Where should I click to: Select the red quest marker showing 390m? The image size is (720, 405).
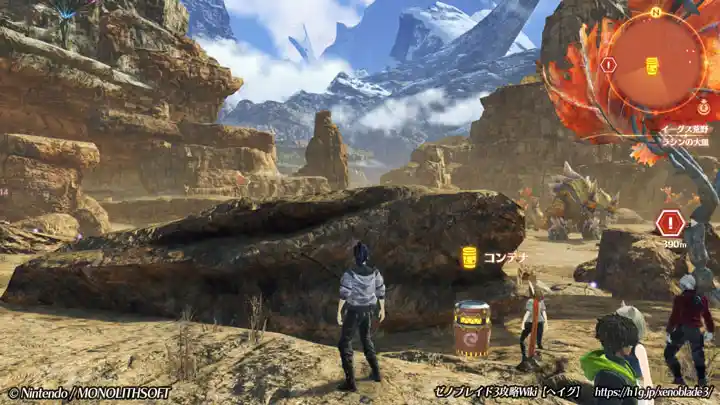pyautogui.click(x=670, y=223)
